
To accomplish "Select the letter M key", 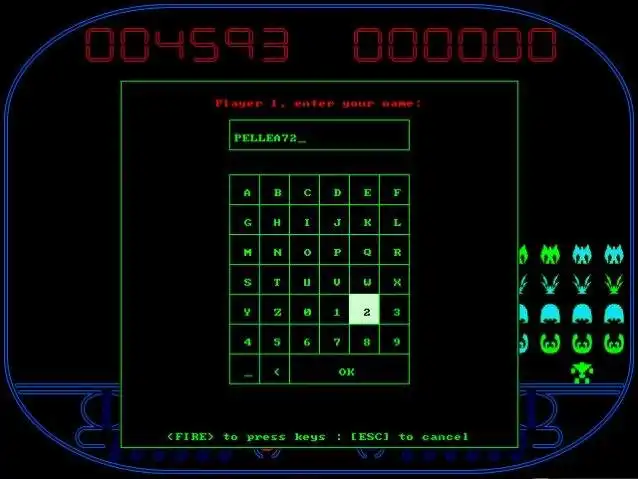I will 245,252.
